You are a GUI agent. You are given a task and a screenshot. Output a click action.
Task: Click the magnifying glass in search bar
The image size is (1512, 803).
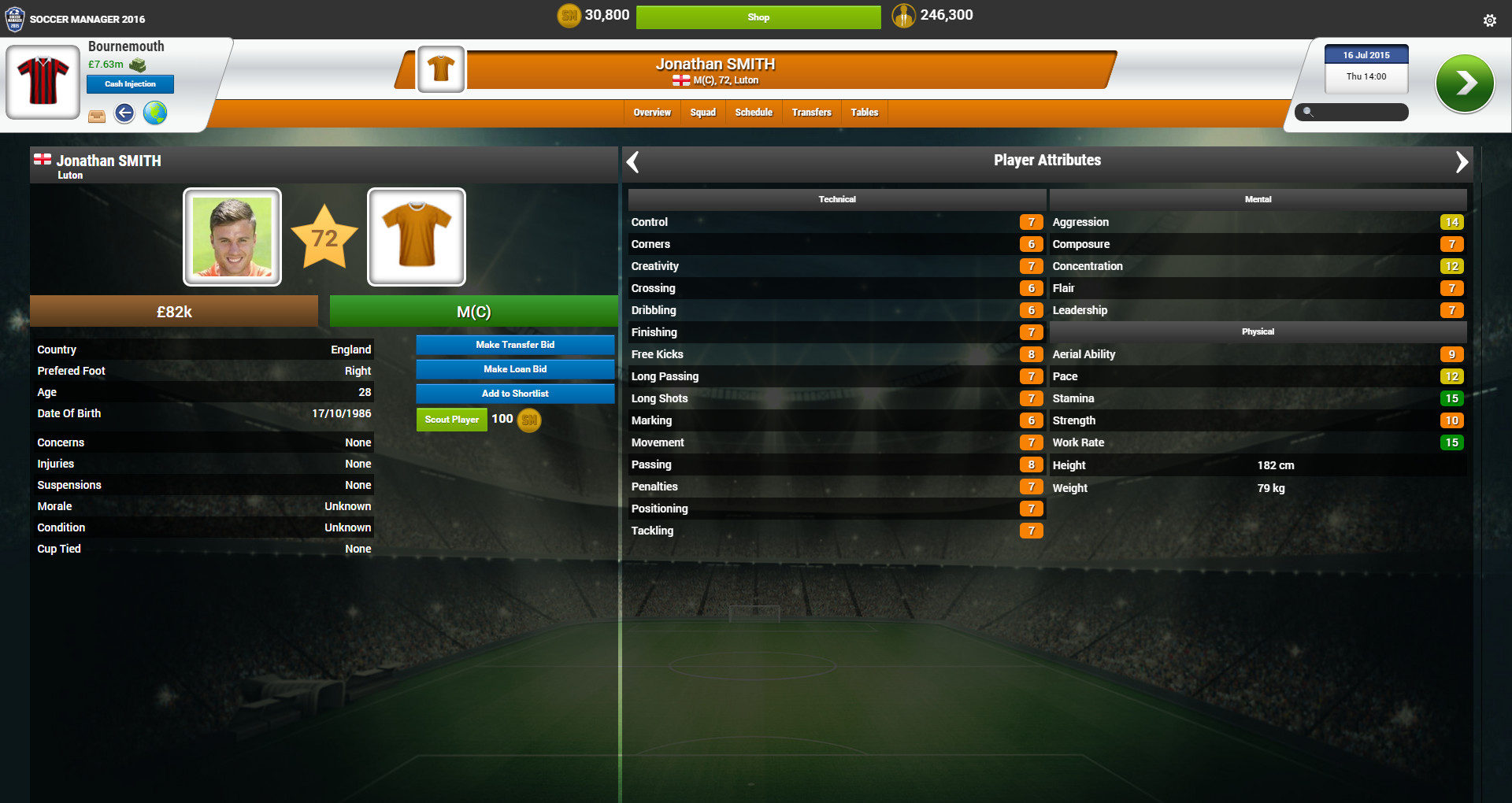pos(1306,113)
